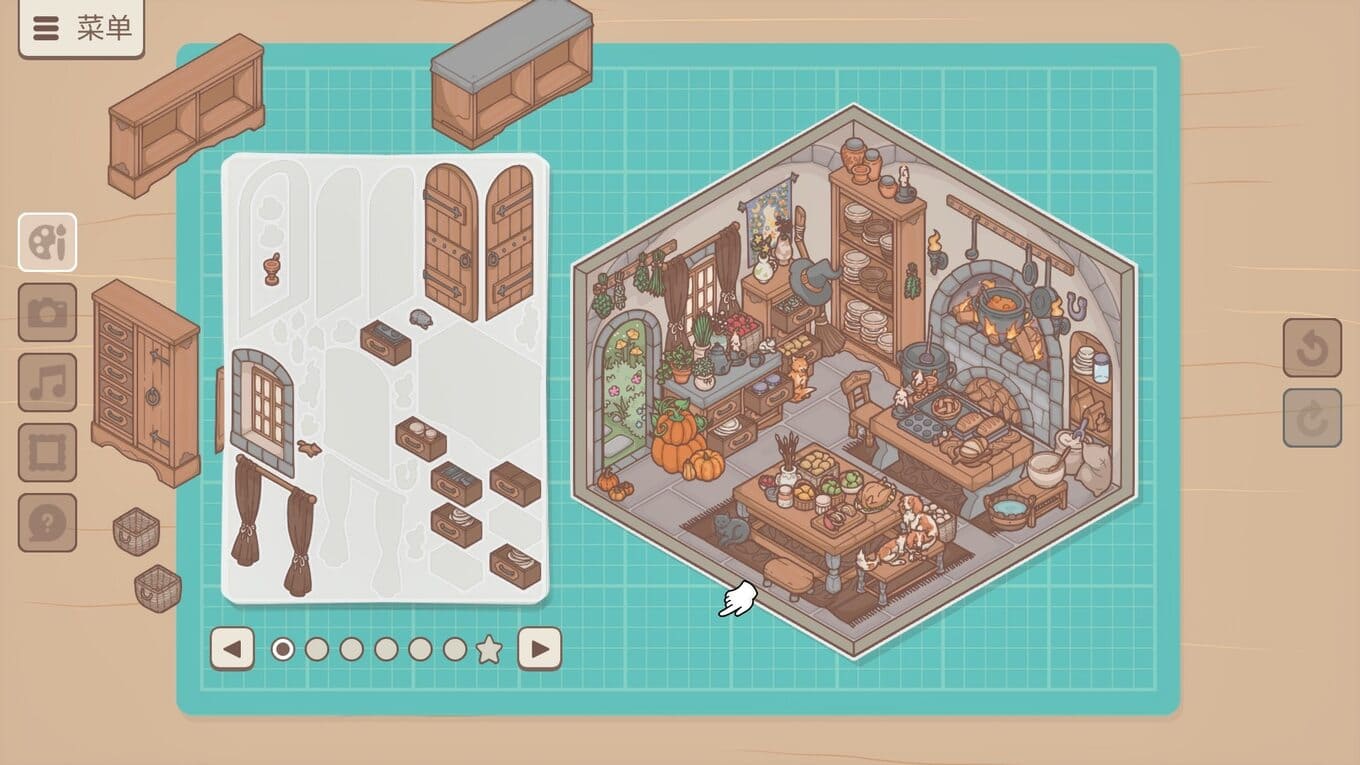The image size is (1360, 765).
Task: Jump to the star bonus page
Action: 489,650
